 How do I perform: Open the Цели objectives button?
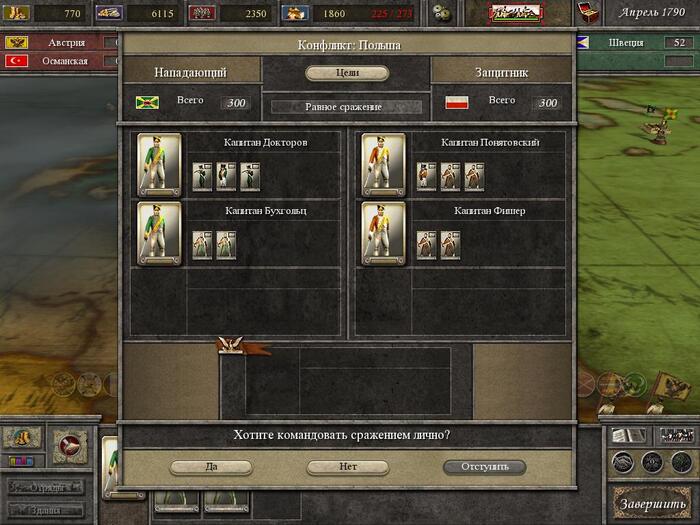347,73
